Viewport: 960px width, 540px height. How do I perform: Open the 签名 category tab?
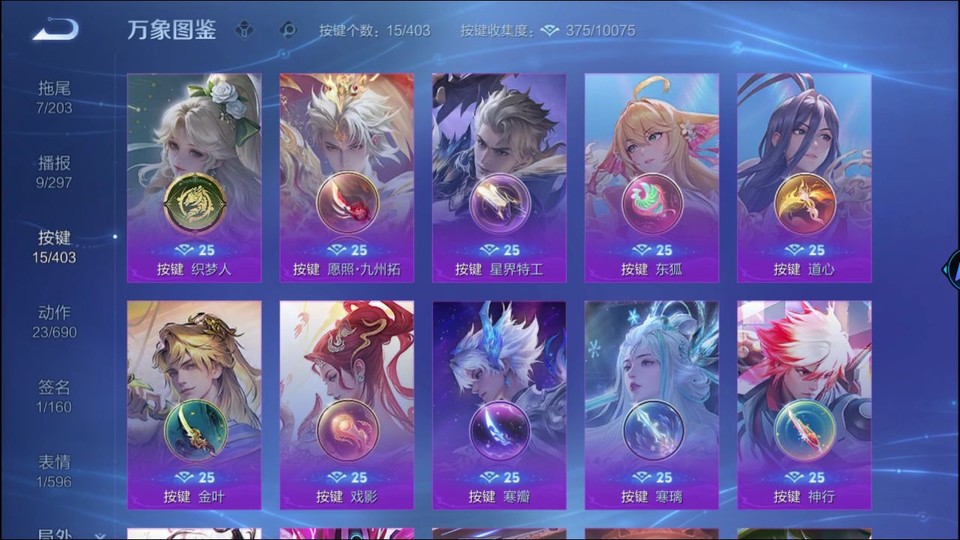pos(55,396)
